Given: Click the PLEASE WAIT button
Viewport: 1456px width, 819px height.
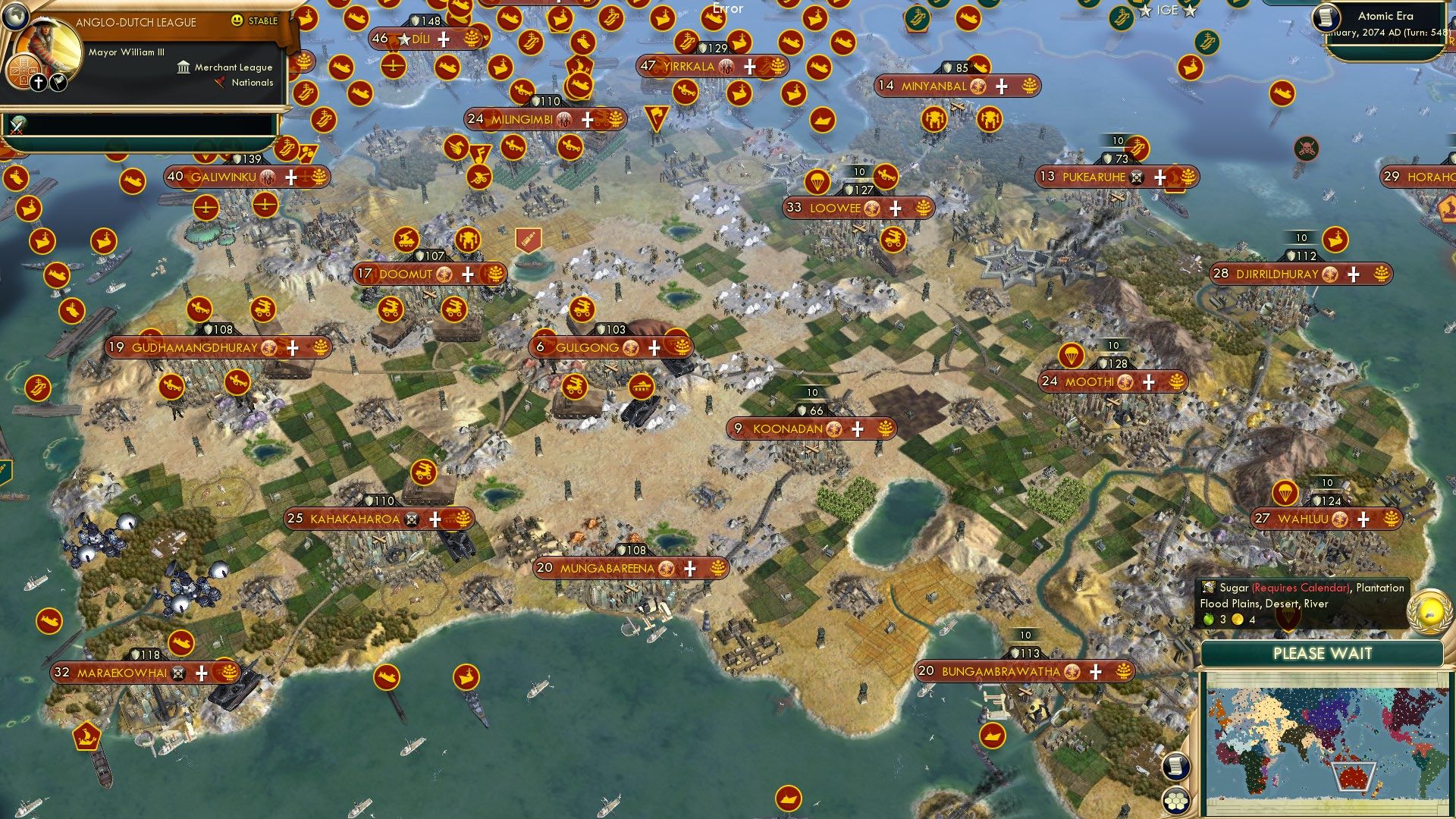Looking at the screenshot, I should click(x=1323, y=653).
